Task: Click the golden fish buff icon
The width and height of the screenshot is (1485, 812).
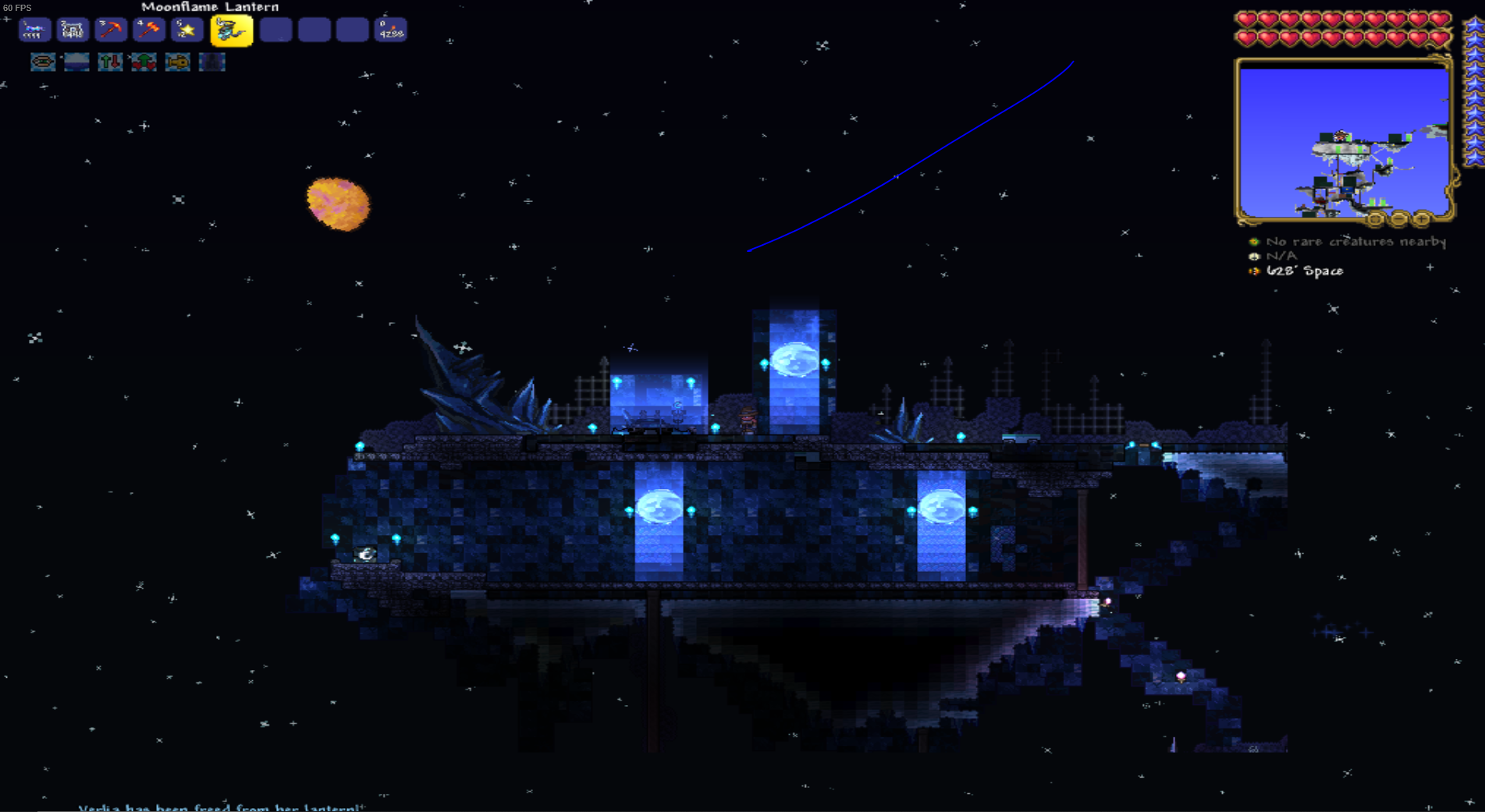Action: [x=177, y=62]
